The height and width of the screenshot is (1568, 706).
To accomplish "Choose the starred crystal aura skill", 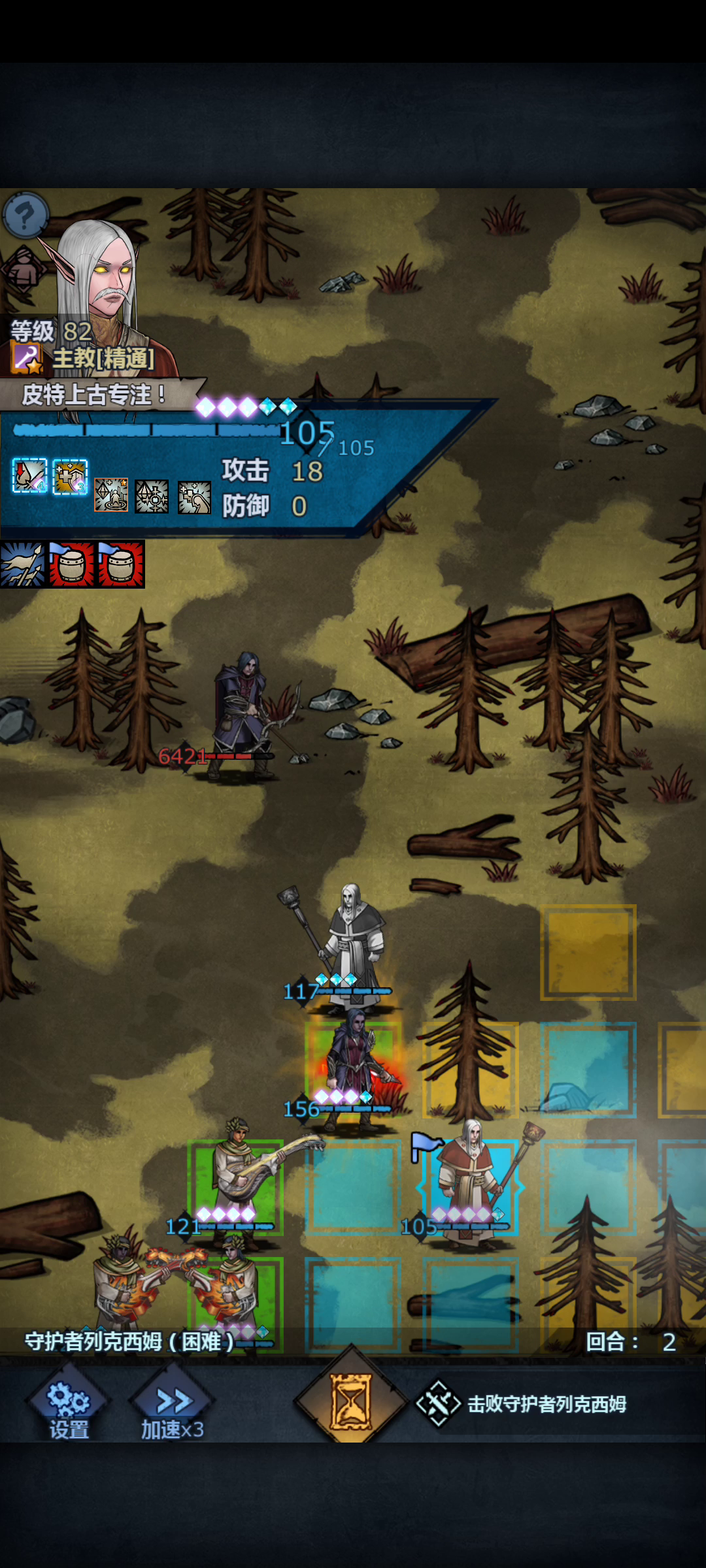I will point(111,495).
